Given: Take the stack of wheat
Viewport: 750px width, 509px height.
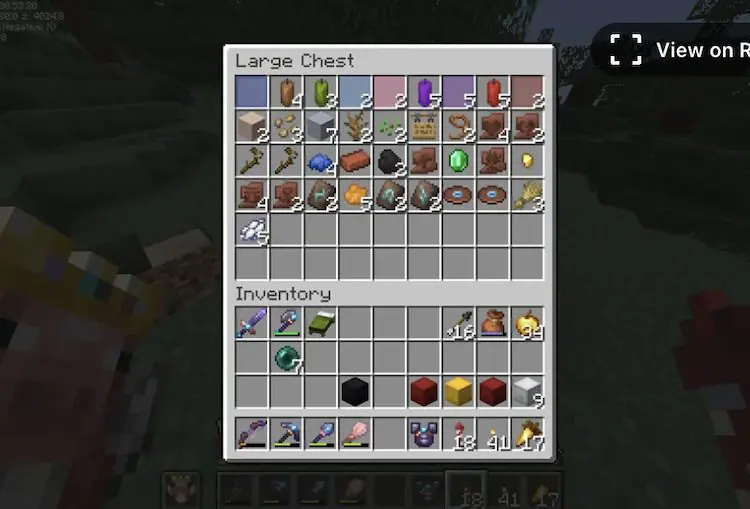Looking at the screenshot, I should point(526,195).
